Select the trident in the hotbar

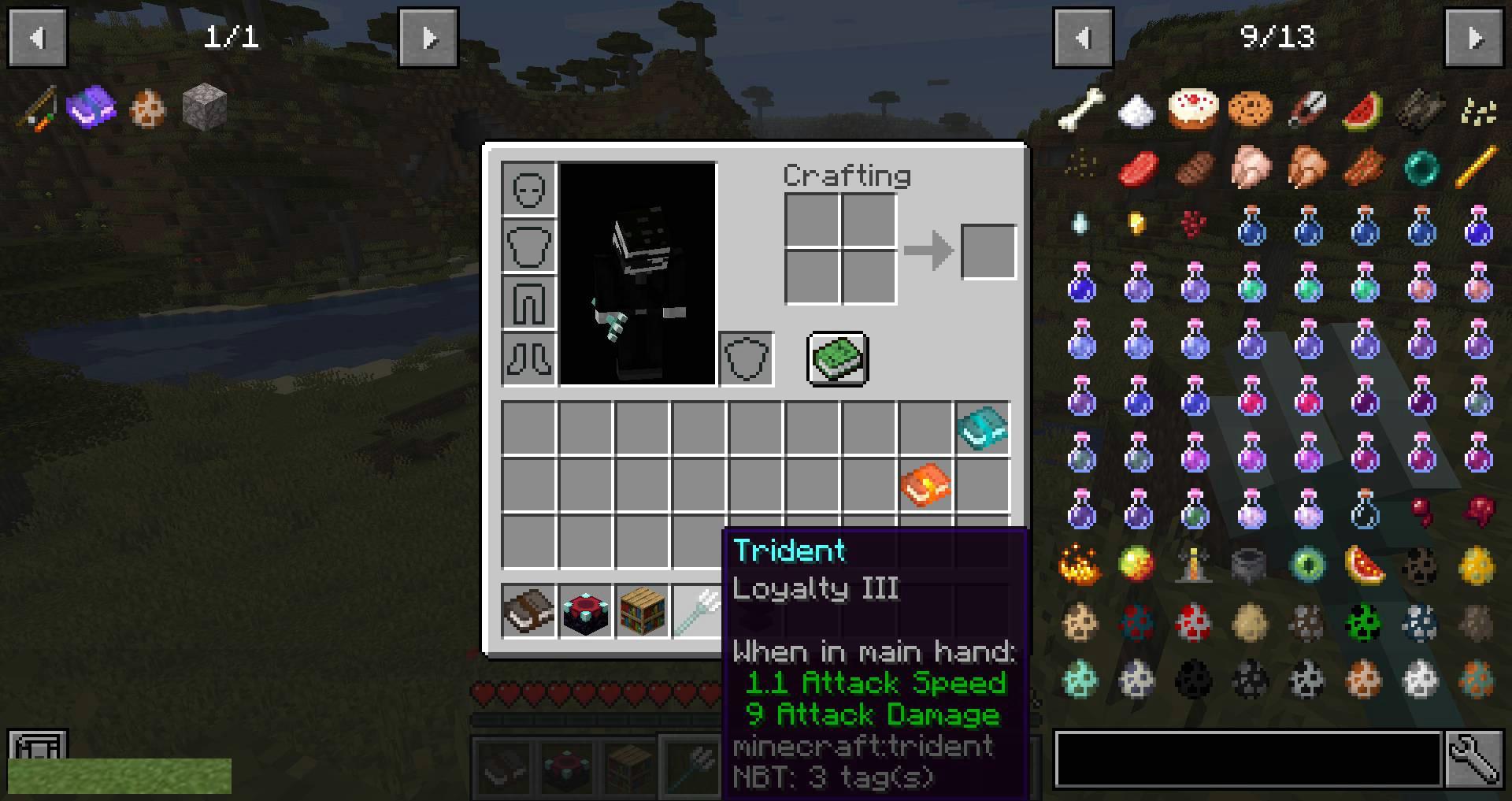point(697,611)
